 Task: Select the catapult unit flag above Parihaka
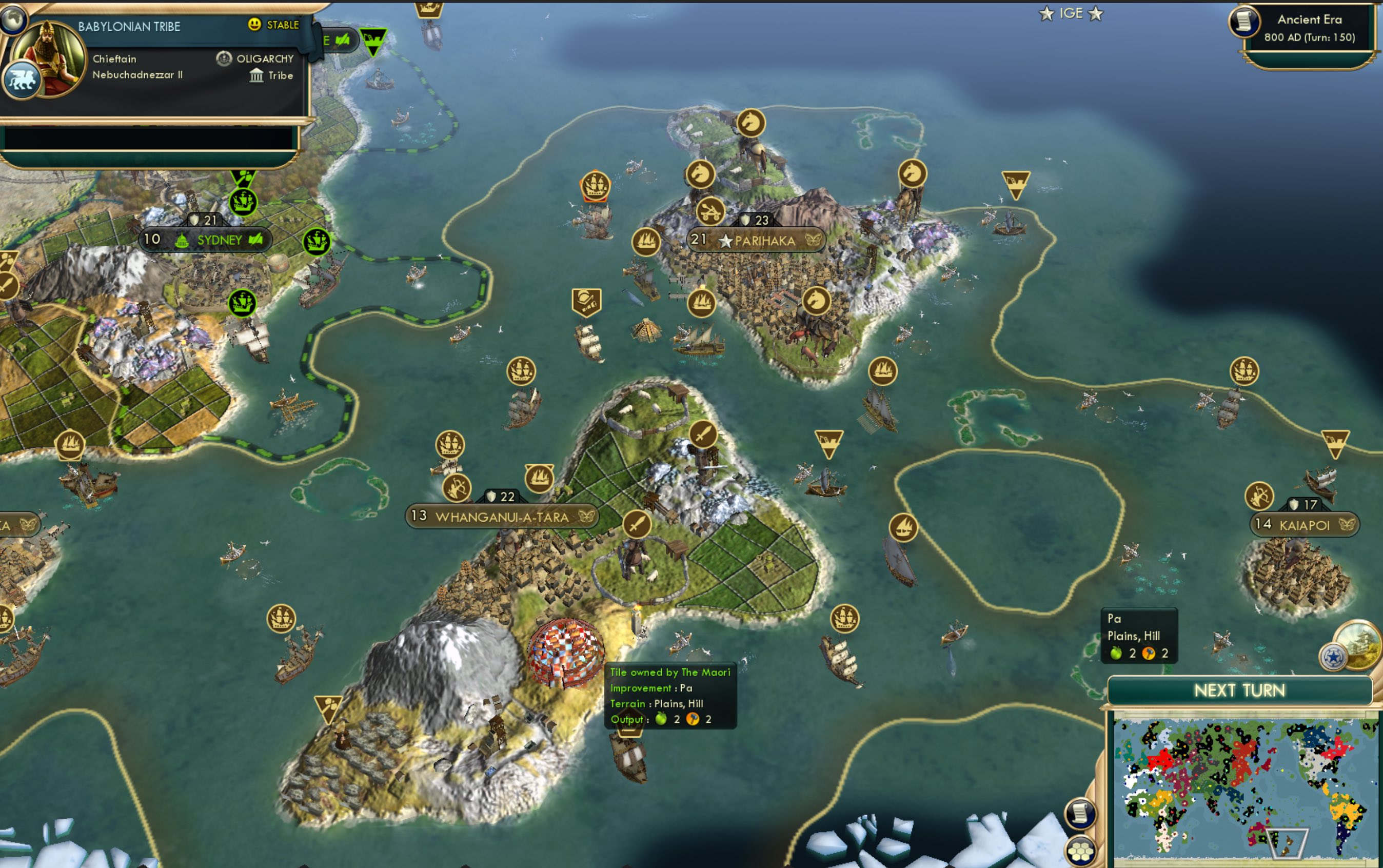pos(710,211)
